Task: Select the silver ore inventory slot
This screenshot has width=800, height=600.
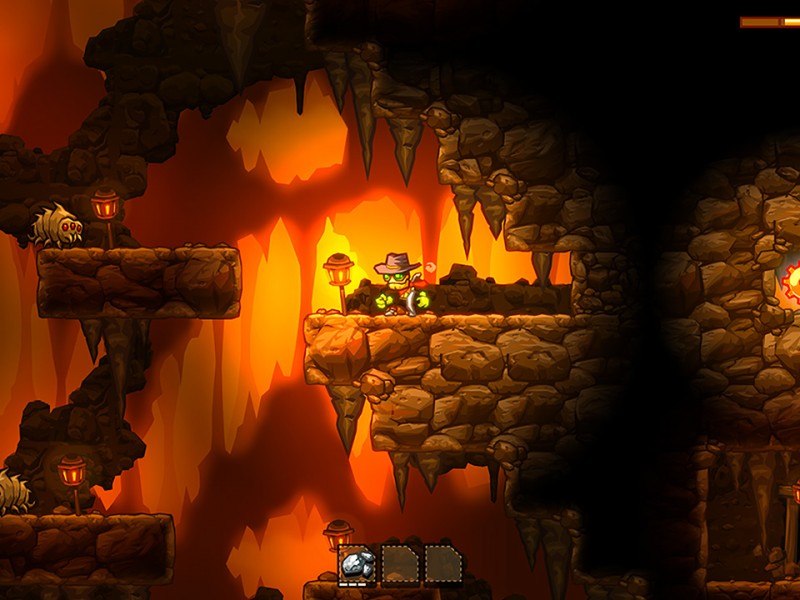Action: point(358,564)
